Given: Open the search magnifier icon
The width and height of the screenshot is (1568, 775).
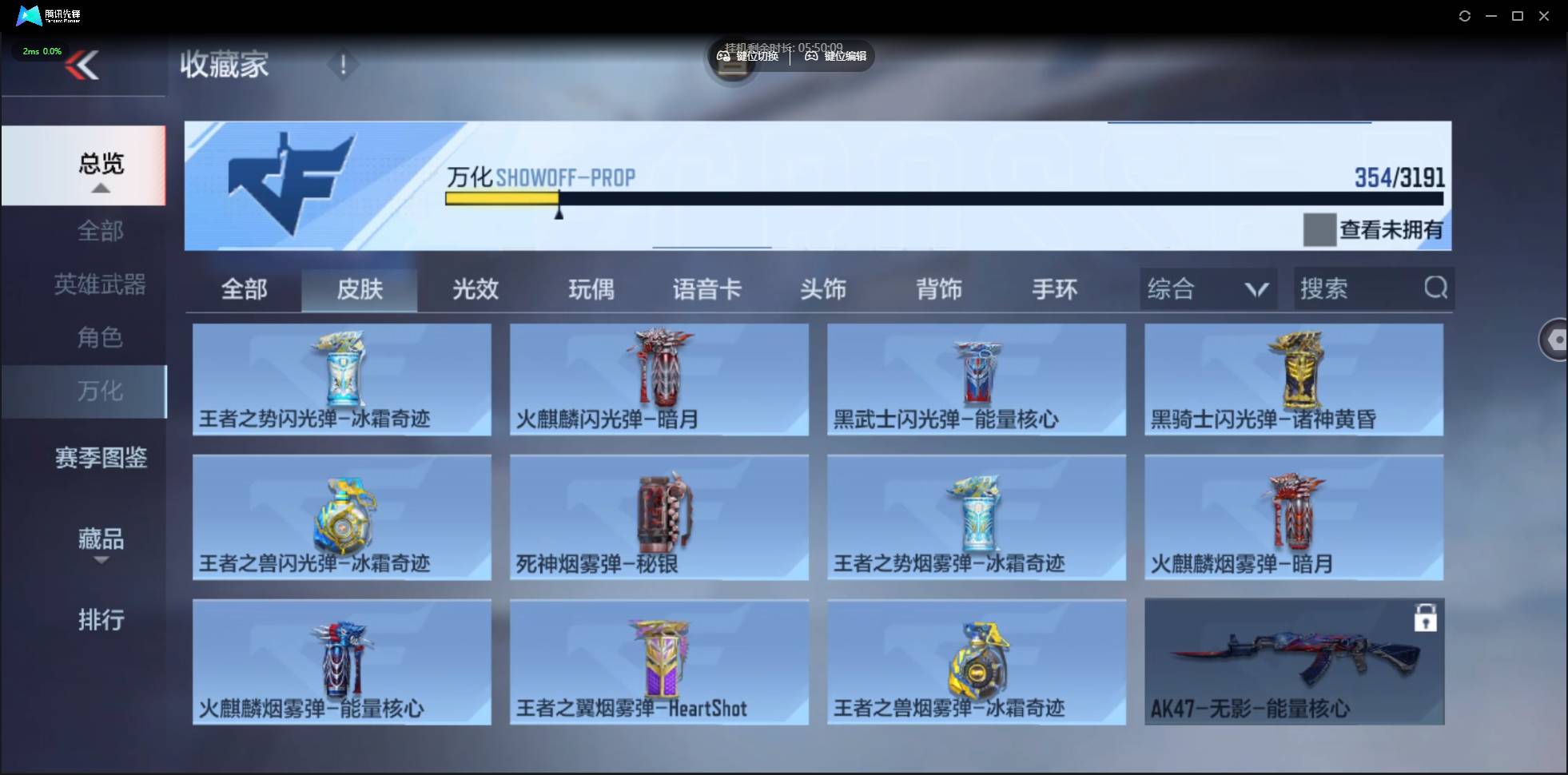Looking at the screenshot, I should [x=1435, y=288].
